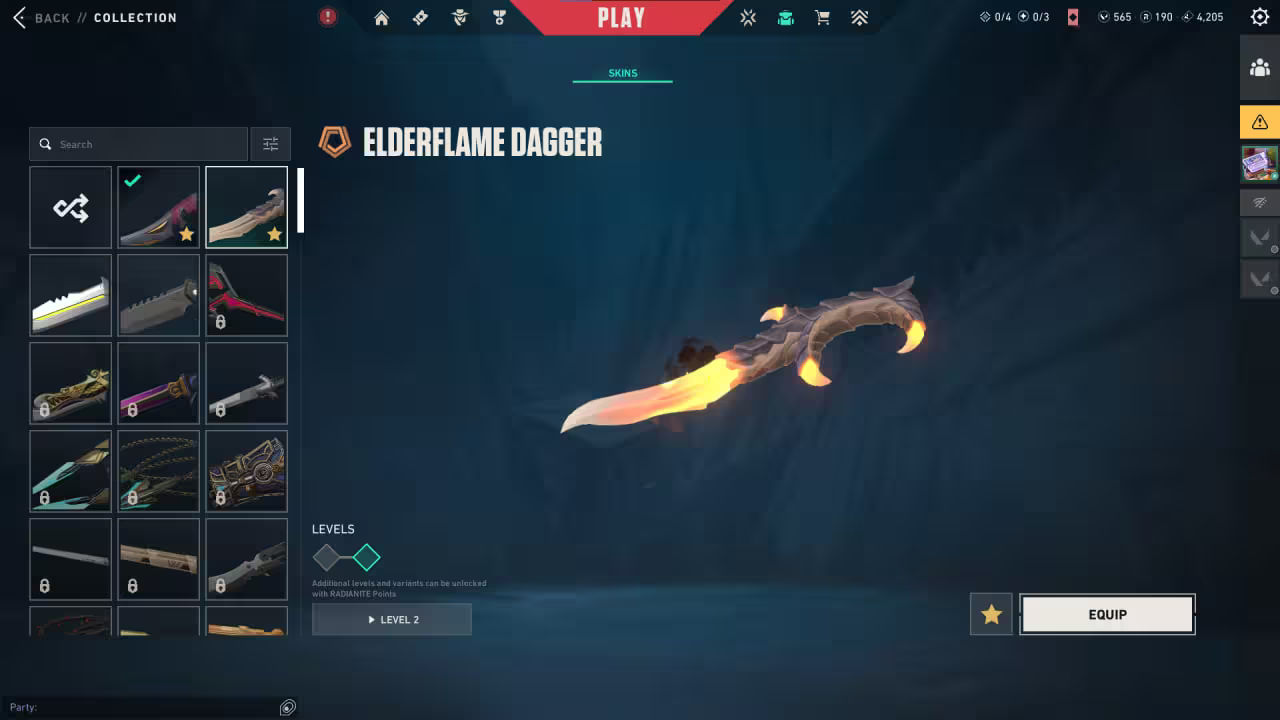
Task: Choose the purple-bladed locked knife skin
Action: pyautogui.click(x=158, y=383)
